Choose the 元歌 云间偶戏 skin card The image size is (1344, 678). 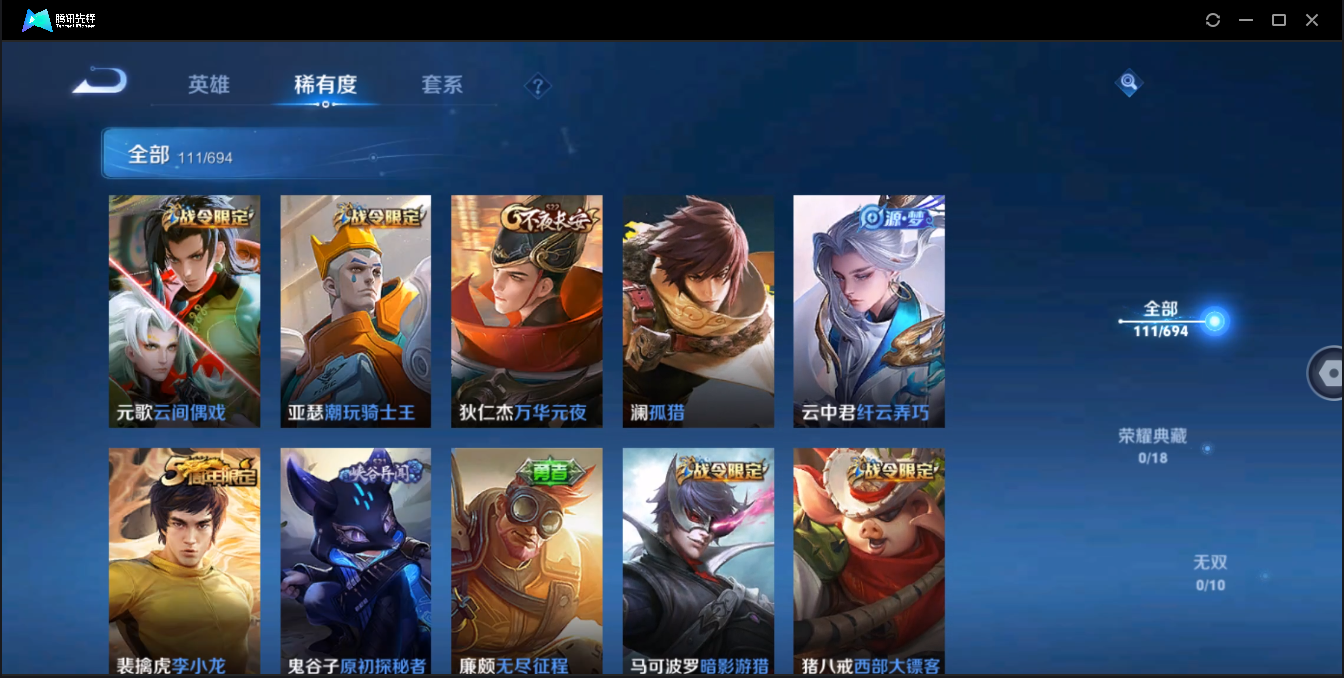[184, 311]
